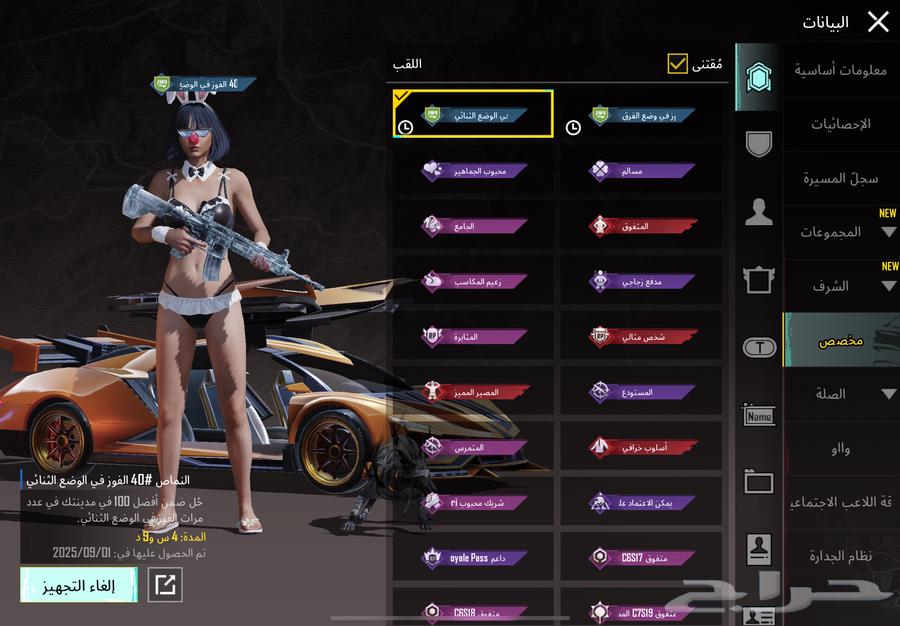Choose the الجامع title
The height and width of the screenshot is (626, 900).
tap(473, 226)
